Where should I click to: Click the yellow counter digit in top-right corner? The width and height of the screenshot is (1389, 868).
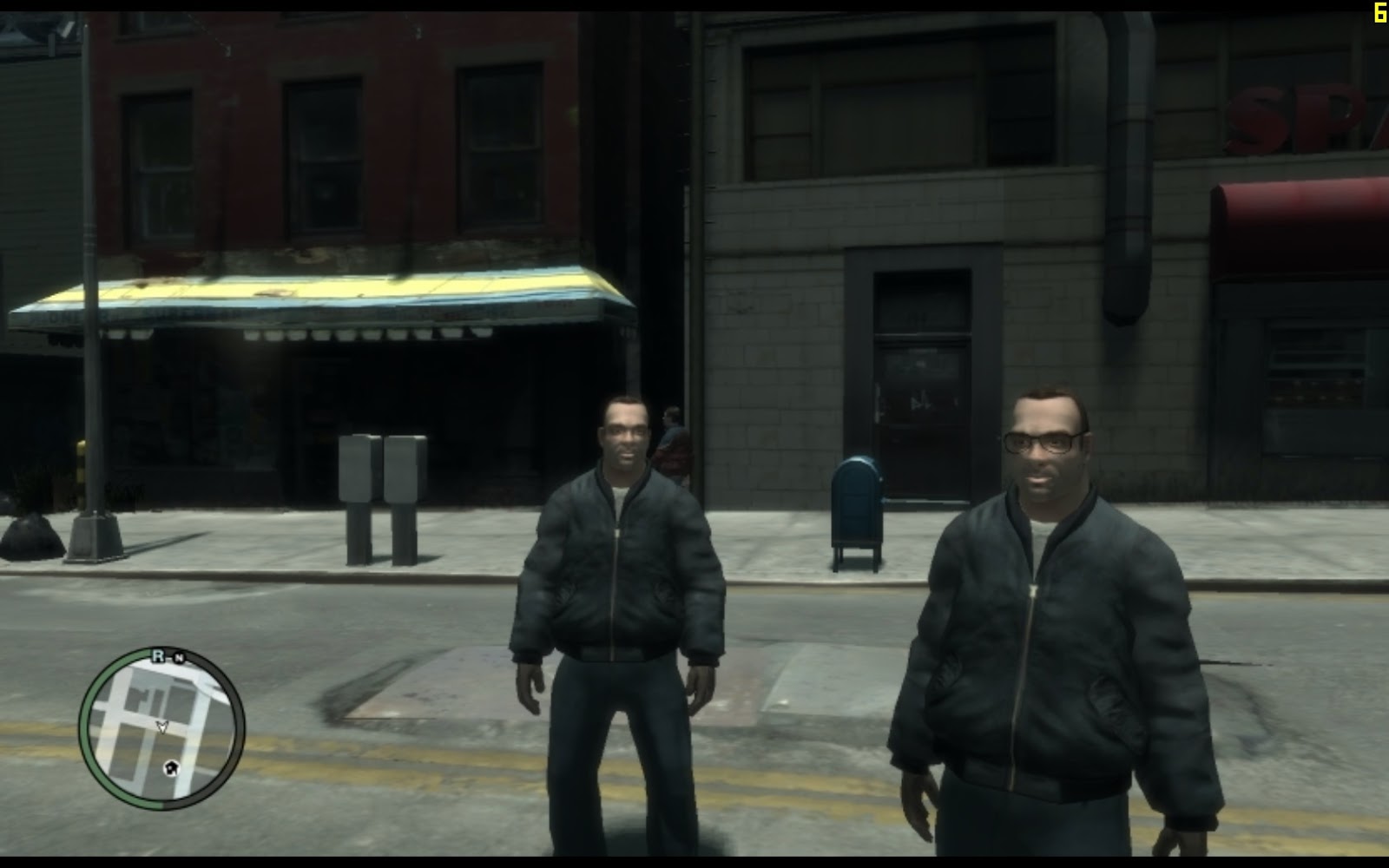click(1381, 12)
